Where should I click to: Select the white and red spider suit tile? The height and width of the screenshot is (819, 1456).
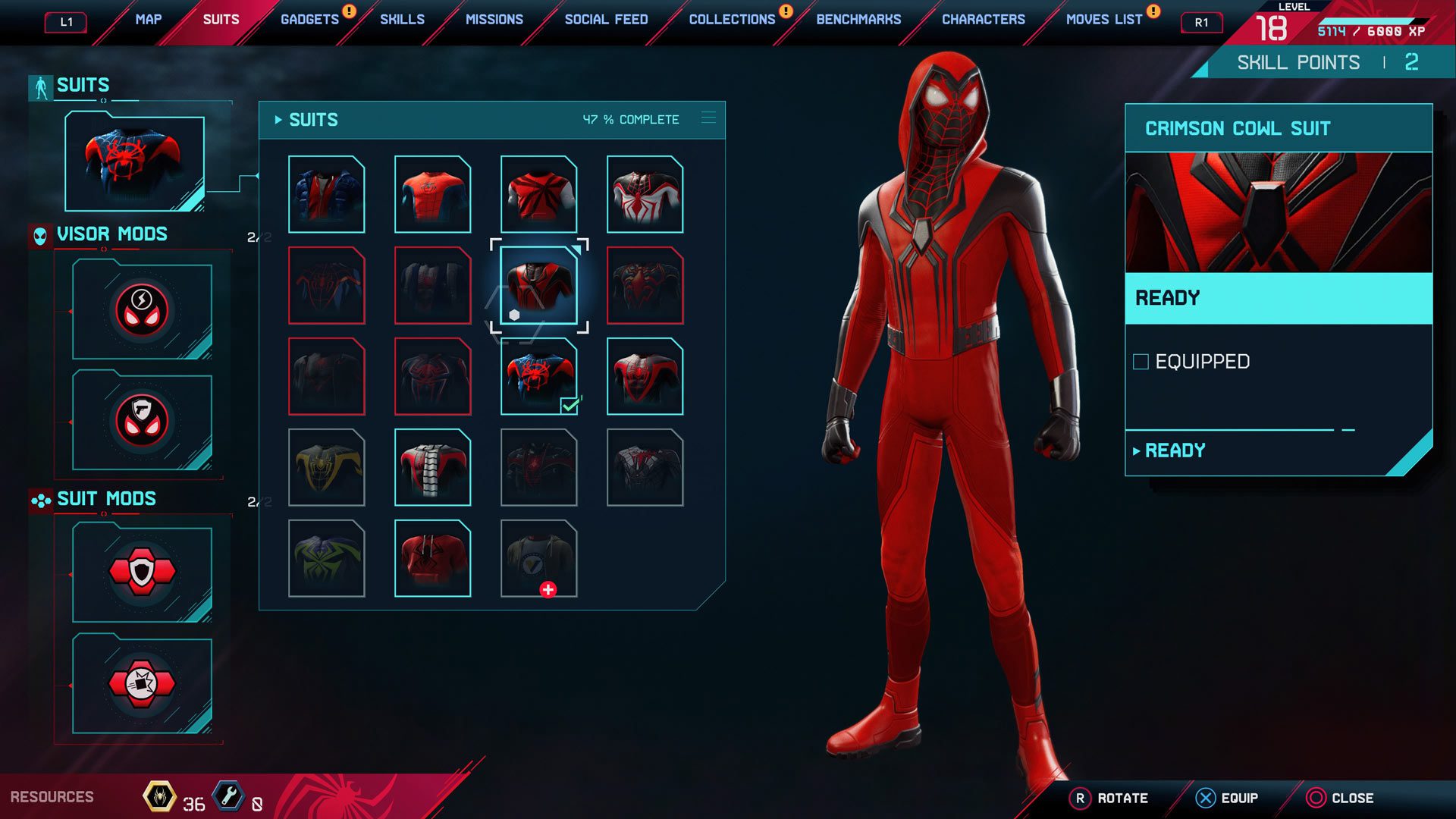coord(645,194)
